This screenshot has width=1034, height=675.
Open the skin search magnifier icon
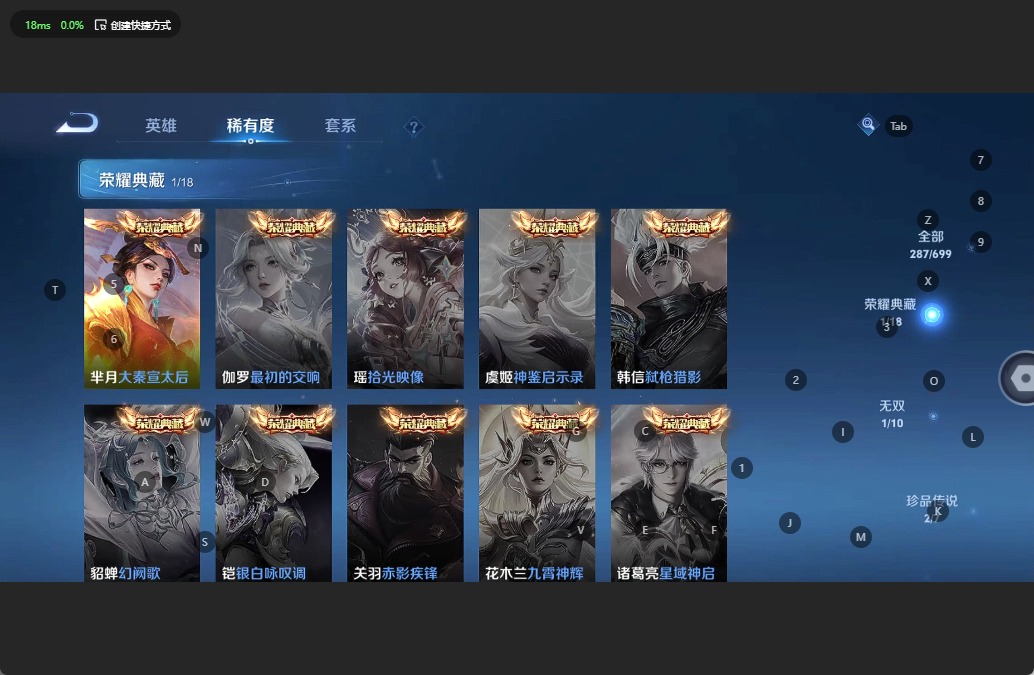(x=868, y=125)
